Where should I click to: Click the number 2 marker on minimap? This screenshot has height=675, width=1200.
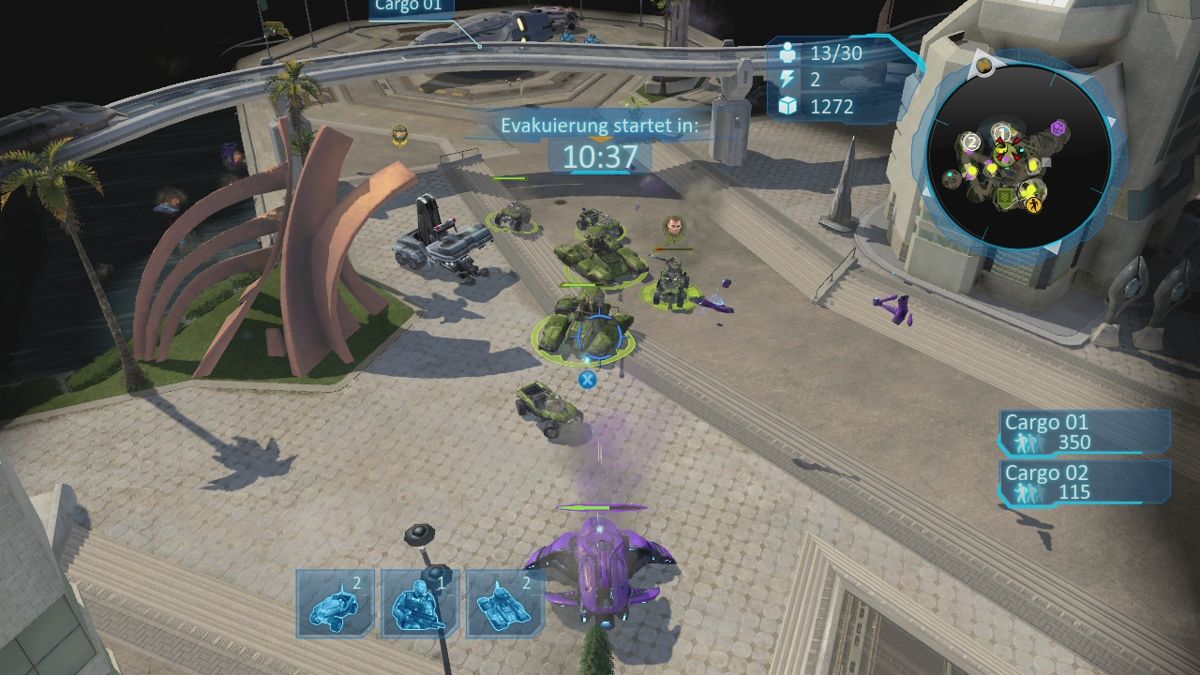point(971,143)
